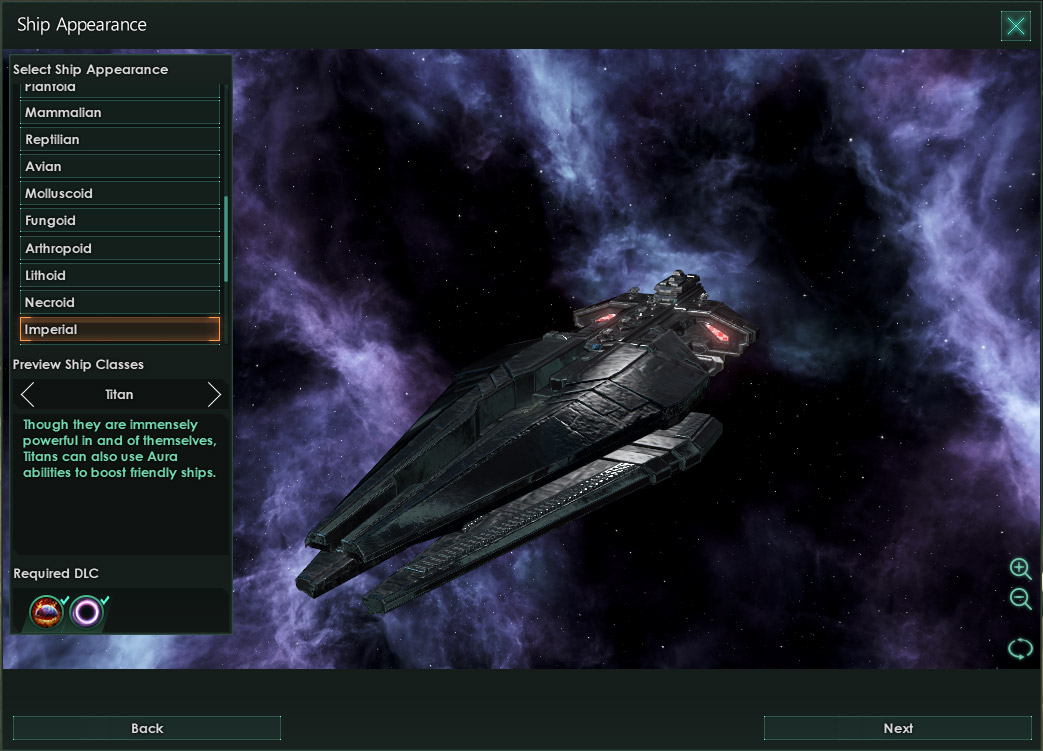Show the next ship class preview

(x=213, y=394)
